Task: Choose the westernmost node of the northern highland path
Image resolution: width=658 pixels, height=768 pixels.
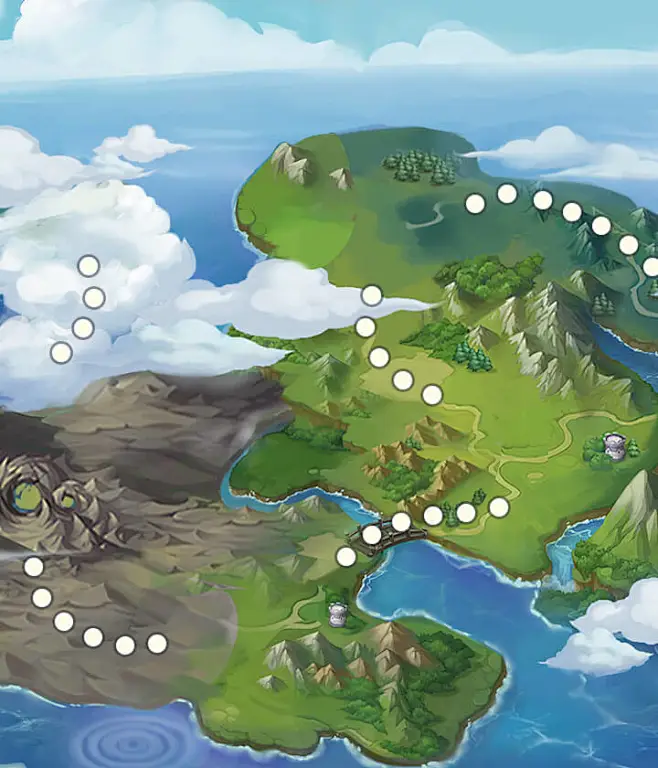Action: click(475, 203)
